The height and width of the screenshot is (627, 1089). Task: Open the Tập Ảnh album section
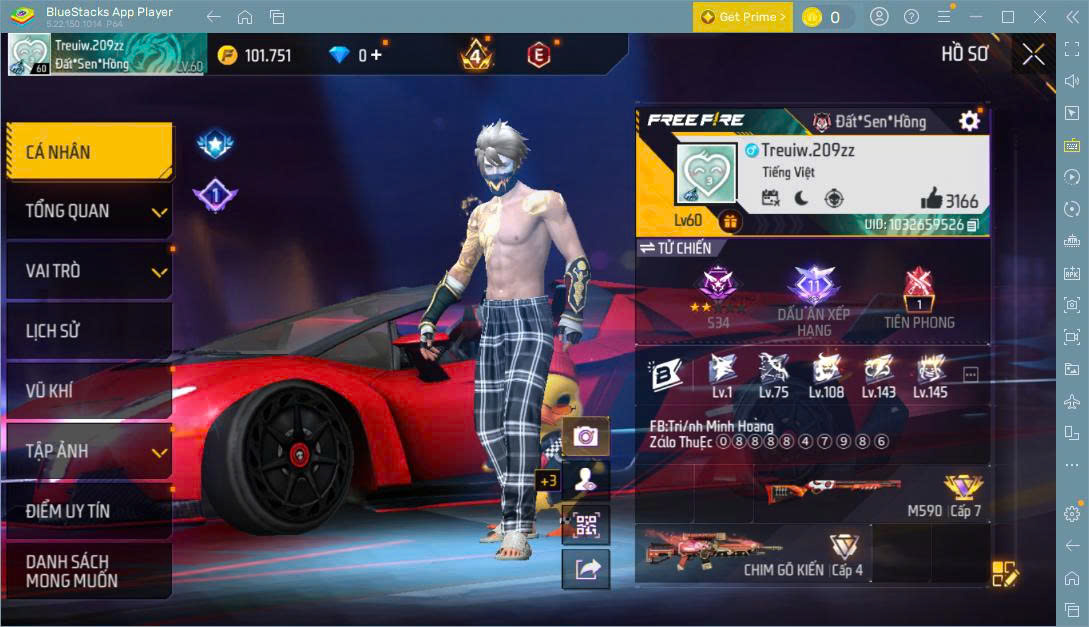[x=88, y=451]
